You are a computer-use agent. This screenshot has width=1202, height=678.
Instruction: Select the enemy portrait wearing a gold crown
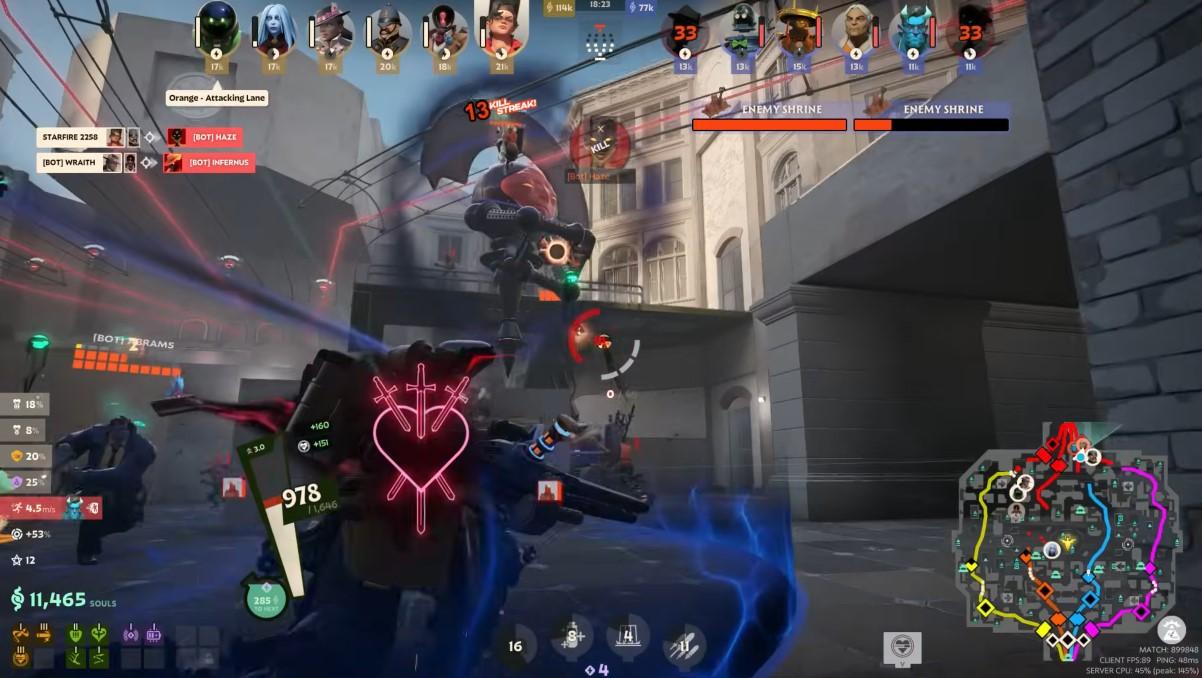click(x=797, y=31)
